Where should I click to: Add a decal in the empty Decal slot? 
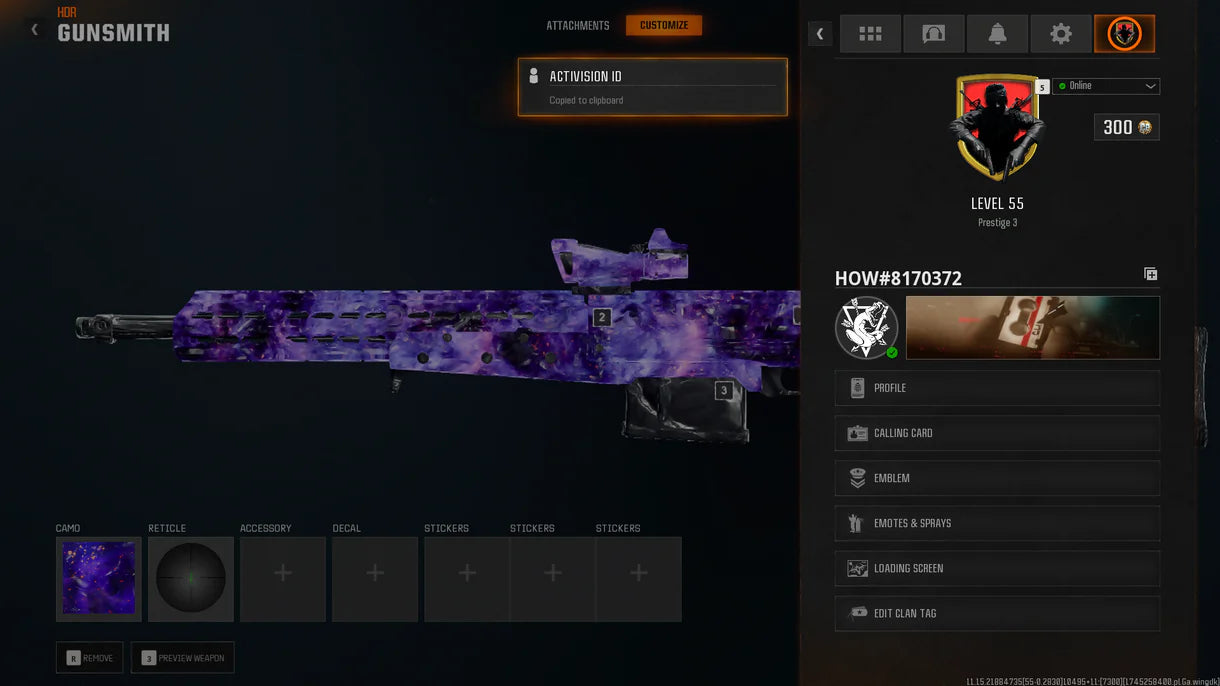tap(375, 579)
